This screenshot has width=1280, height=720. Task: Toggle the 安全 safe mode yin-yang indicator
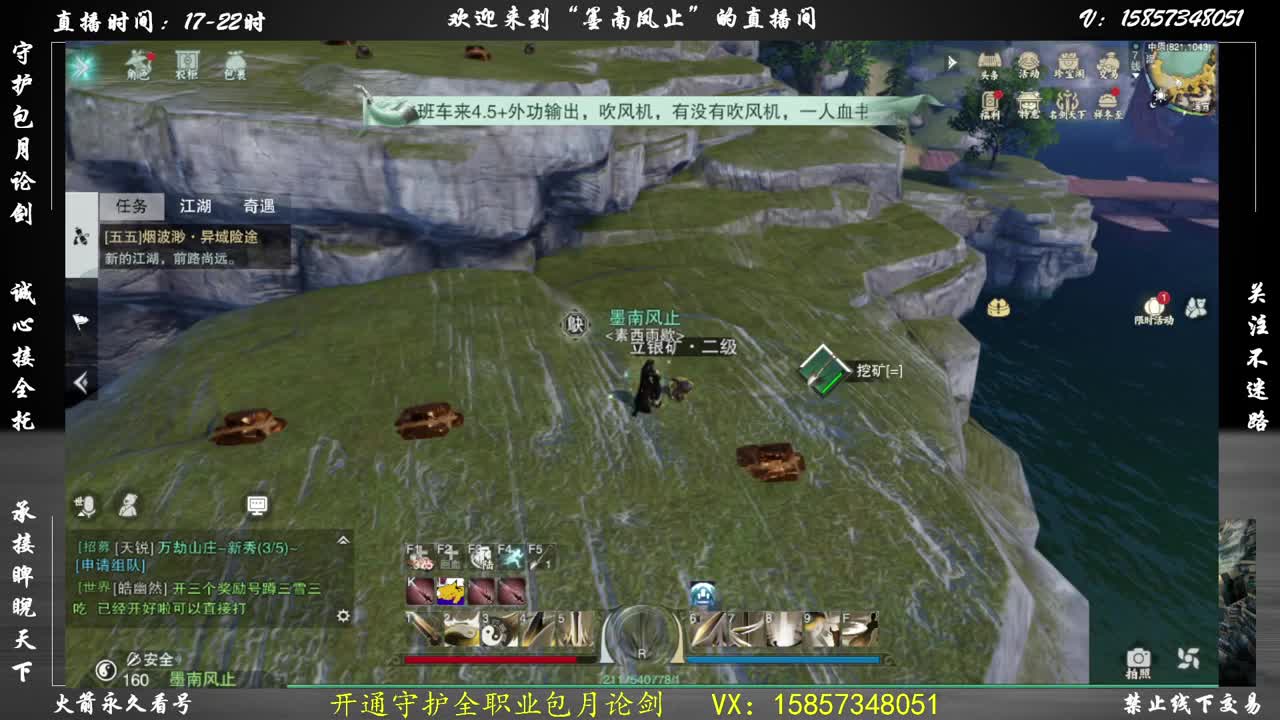coord(108,670)
